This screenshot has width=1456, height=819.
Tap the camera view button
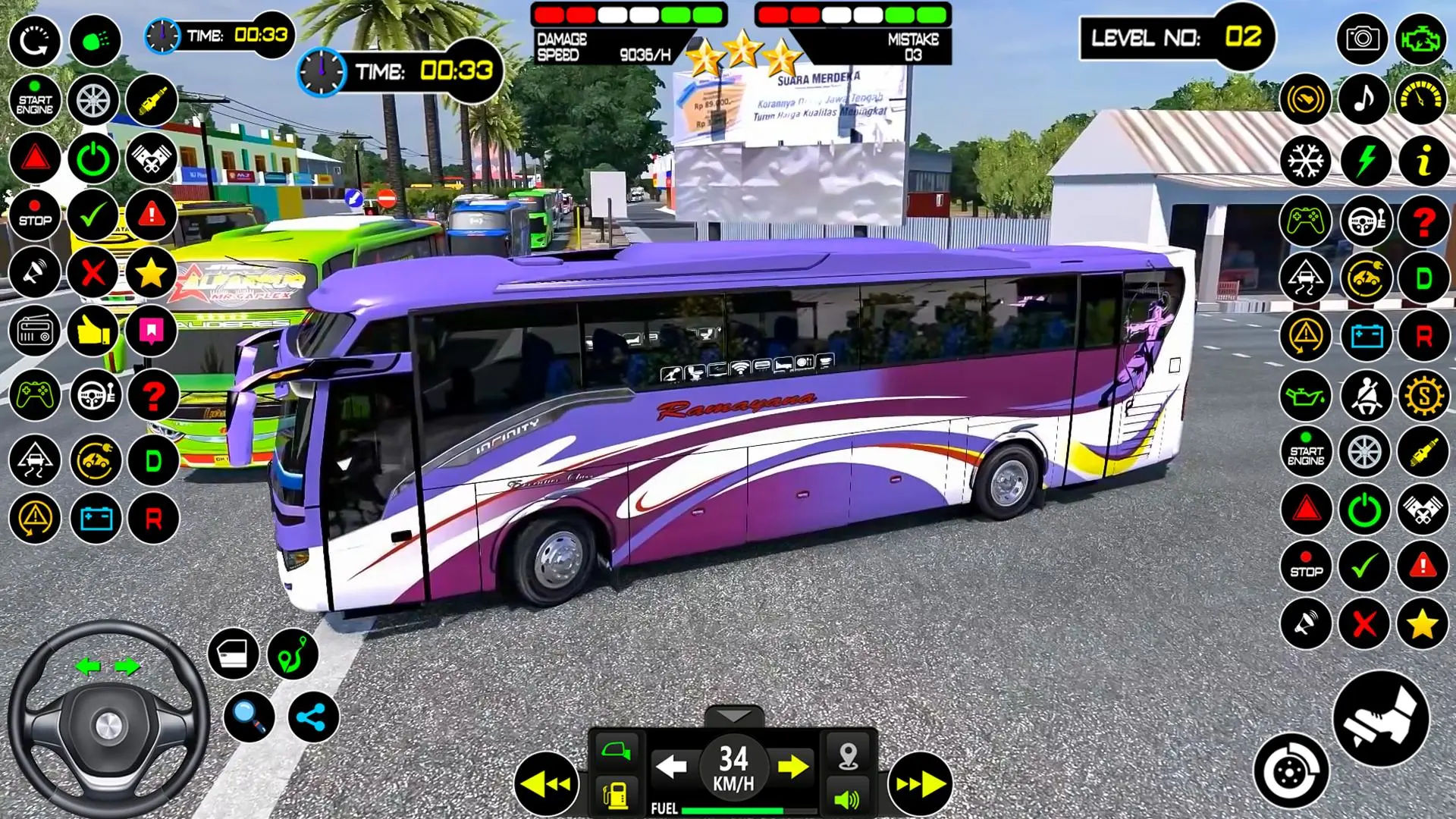(1363, 39)
